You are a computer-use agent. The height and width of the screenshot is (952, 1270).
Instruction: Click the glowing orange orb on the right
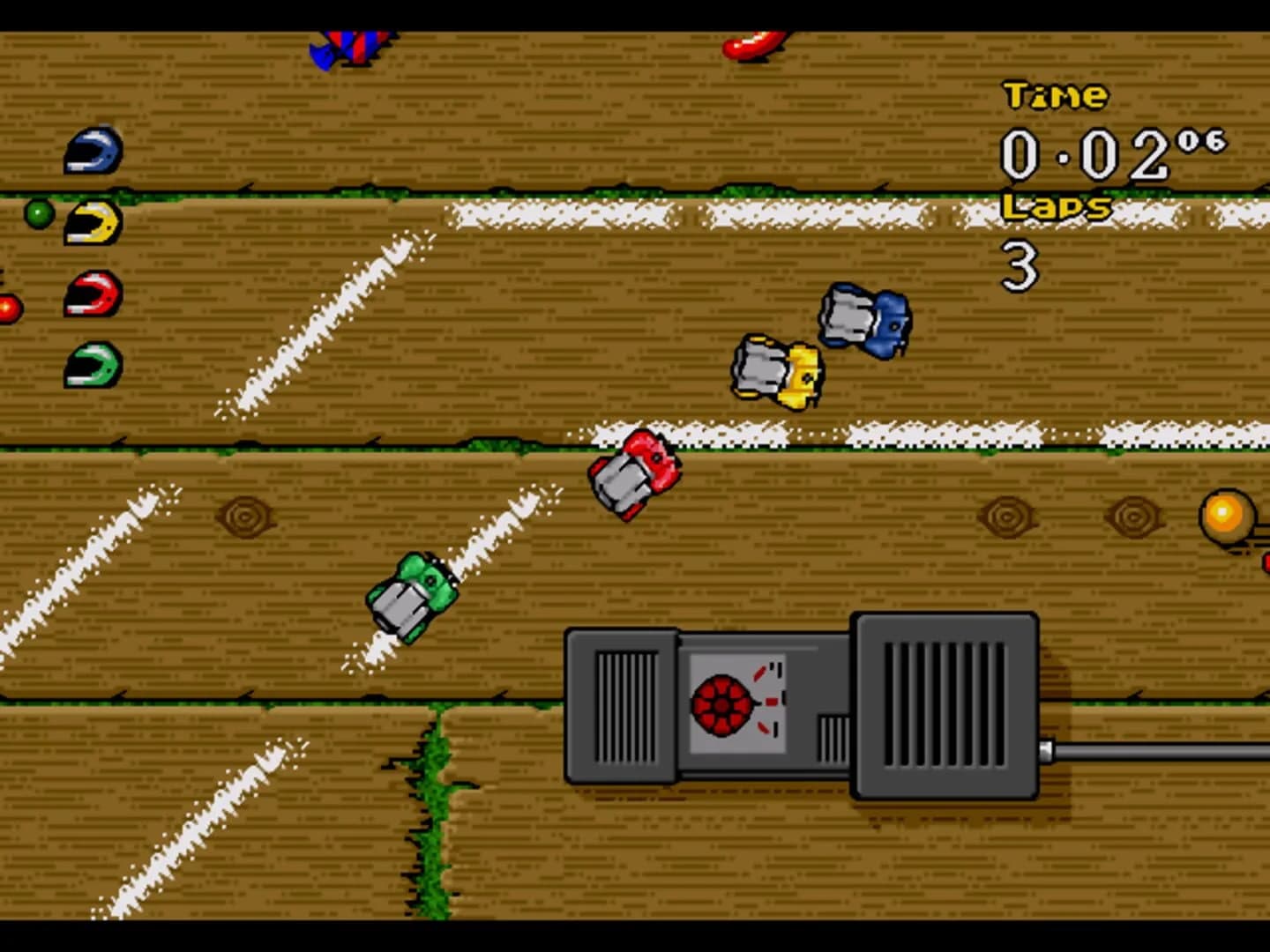click(1224, 513)
